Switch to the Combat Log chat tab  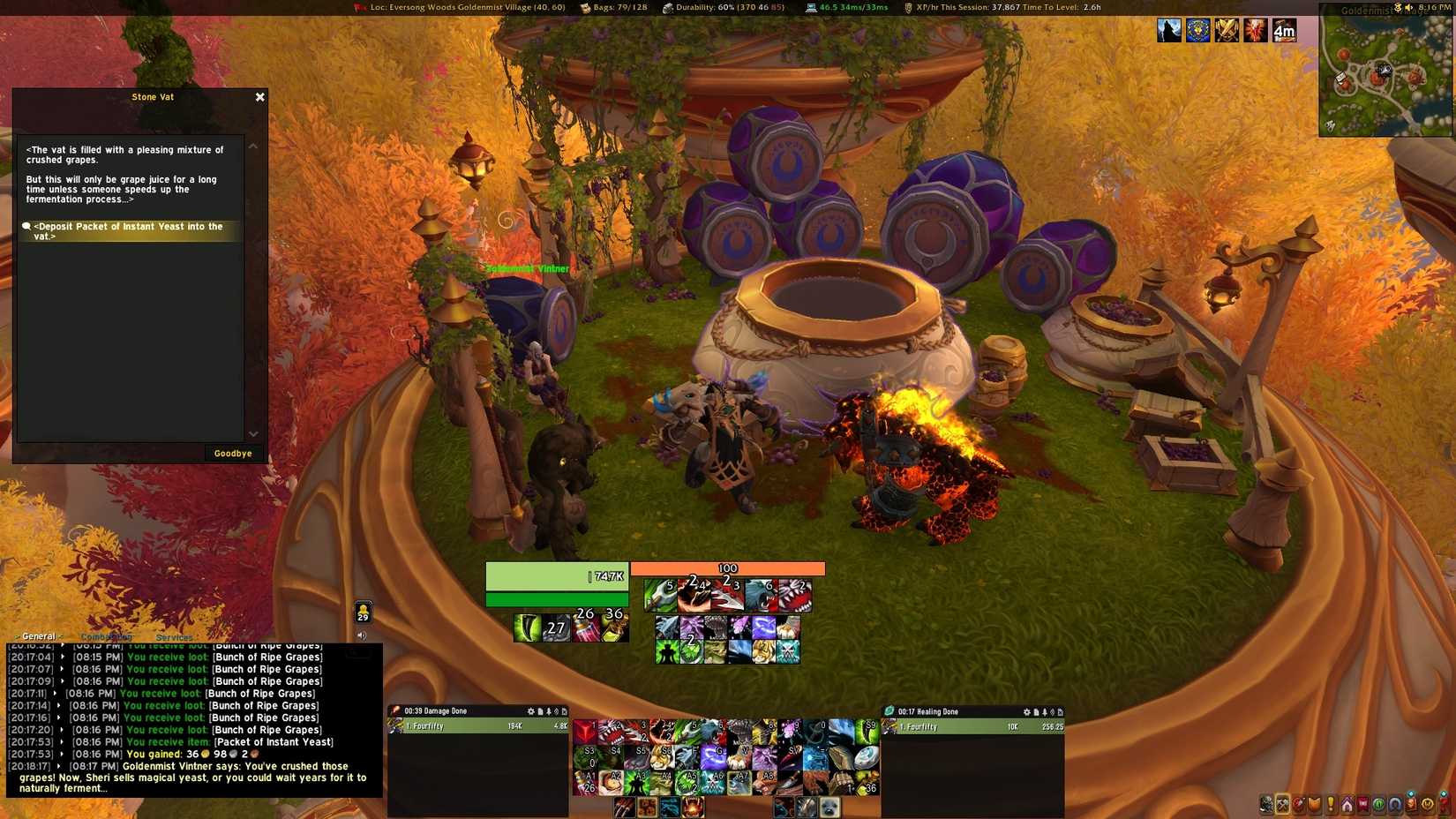pos(108,636)
